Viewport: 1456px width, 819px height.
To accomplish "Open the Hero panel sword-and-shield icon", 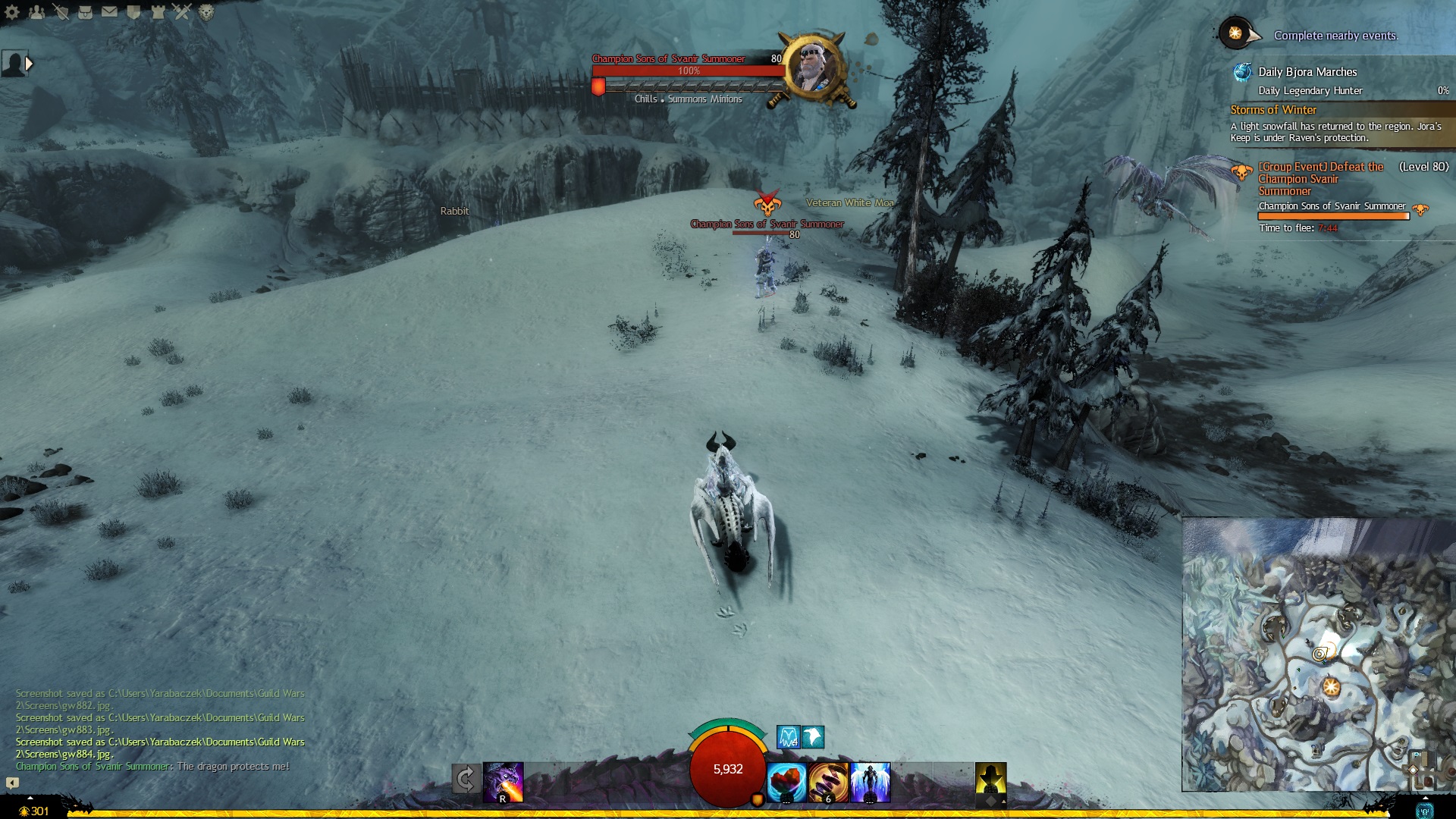I will pos(61,11).
